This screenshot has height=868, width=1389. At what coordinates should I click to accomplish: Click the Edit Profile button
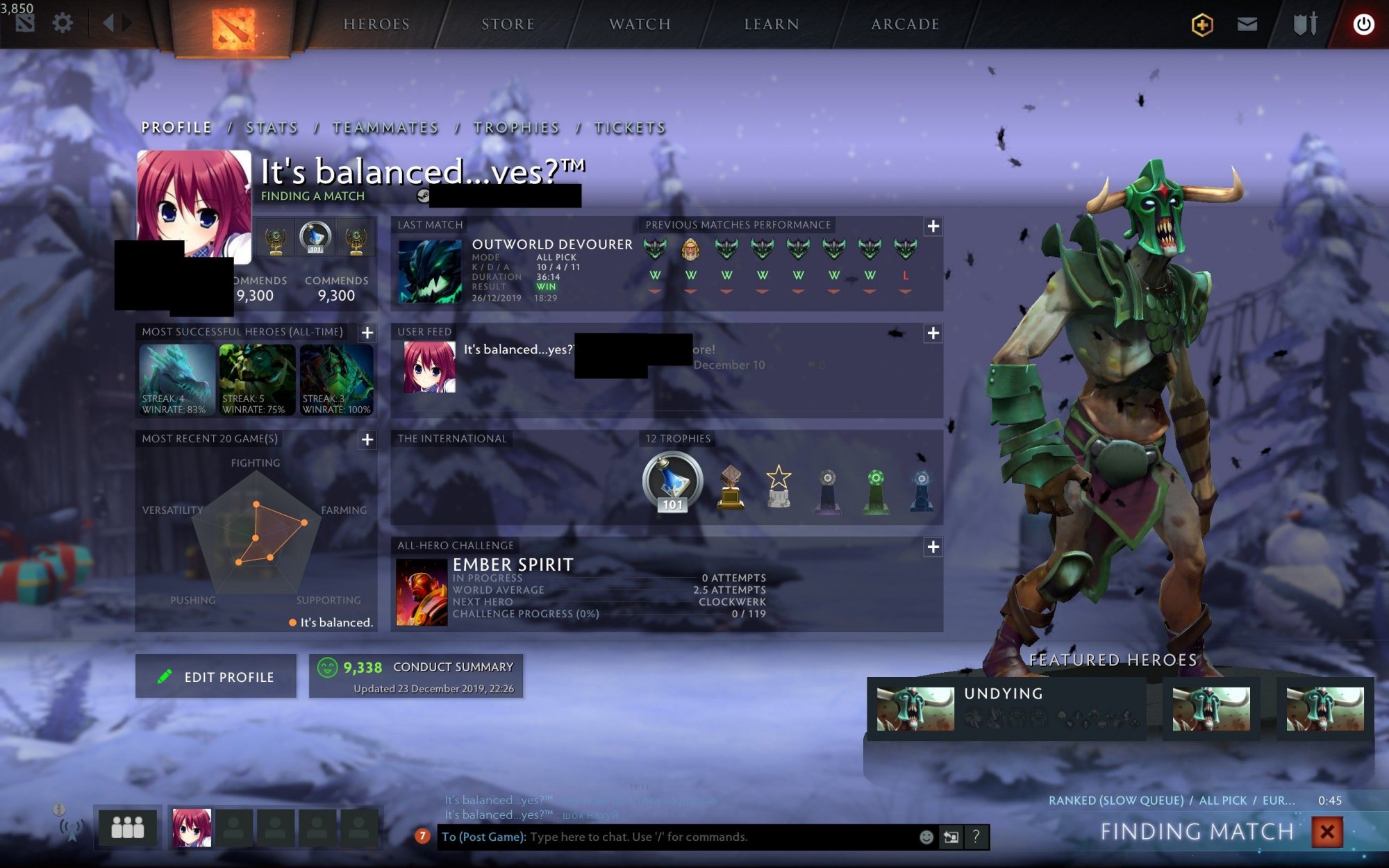pyautogui.click(x=216, y=676)
